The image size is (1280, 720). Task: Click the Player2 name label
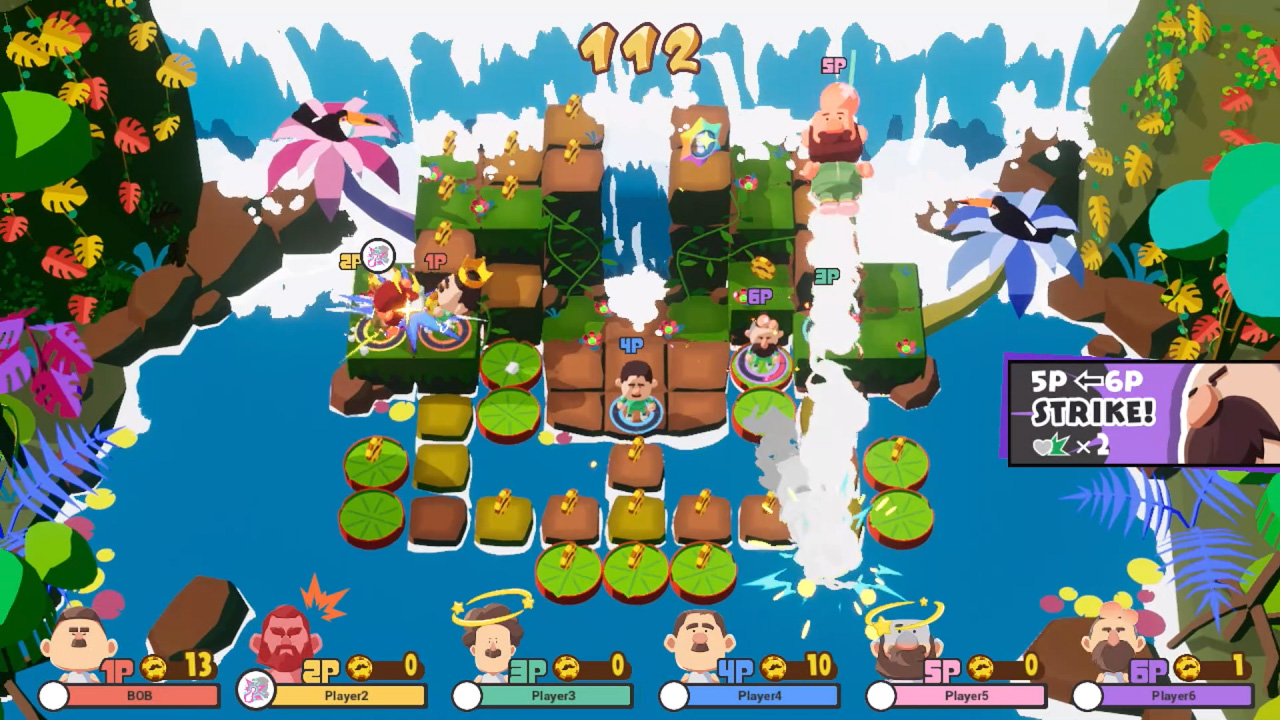(x=347, y=696)
